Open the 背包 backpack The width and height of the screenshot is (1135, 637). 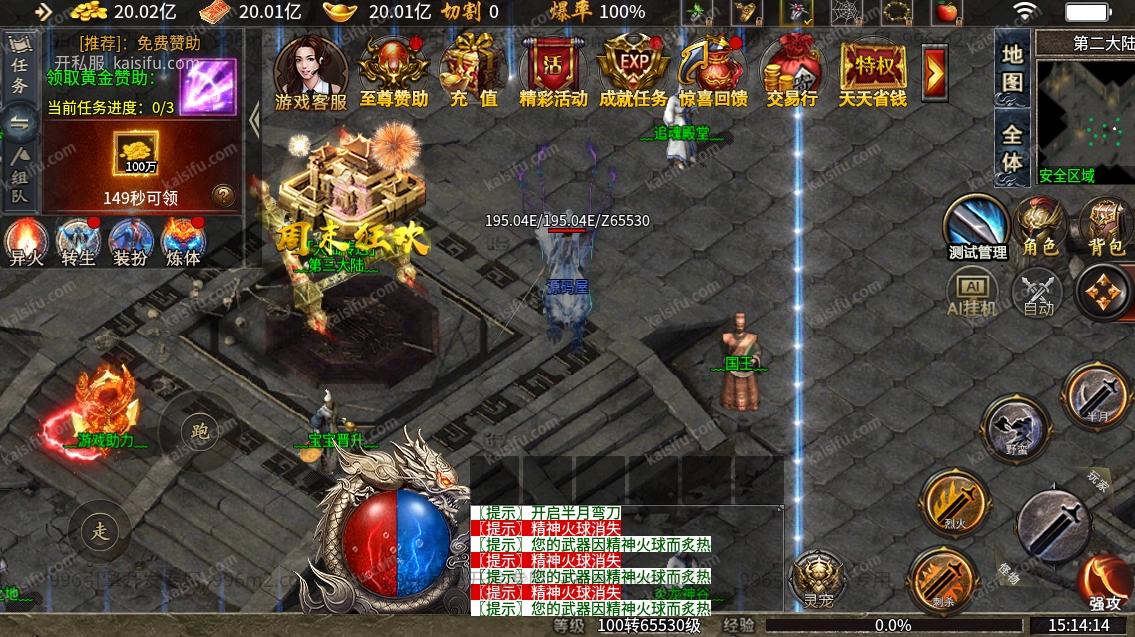[x=1105, y=225]
